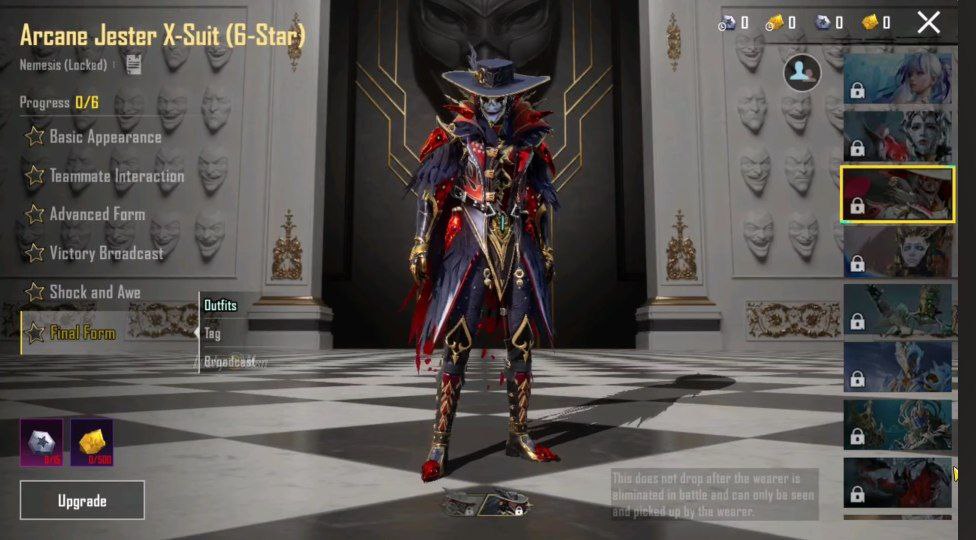Image resolution: width=976 pixels, height=540 pixels.
Task: Tap the gold ingot upgrade material icon
Action: point(91,441)
